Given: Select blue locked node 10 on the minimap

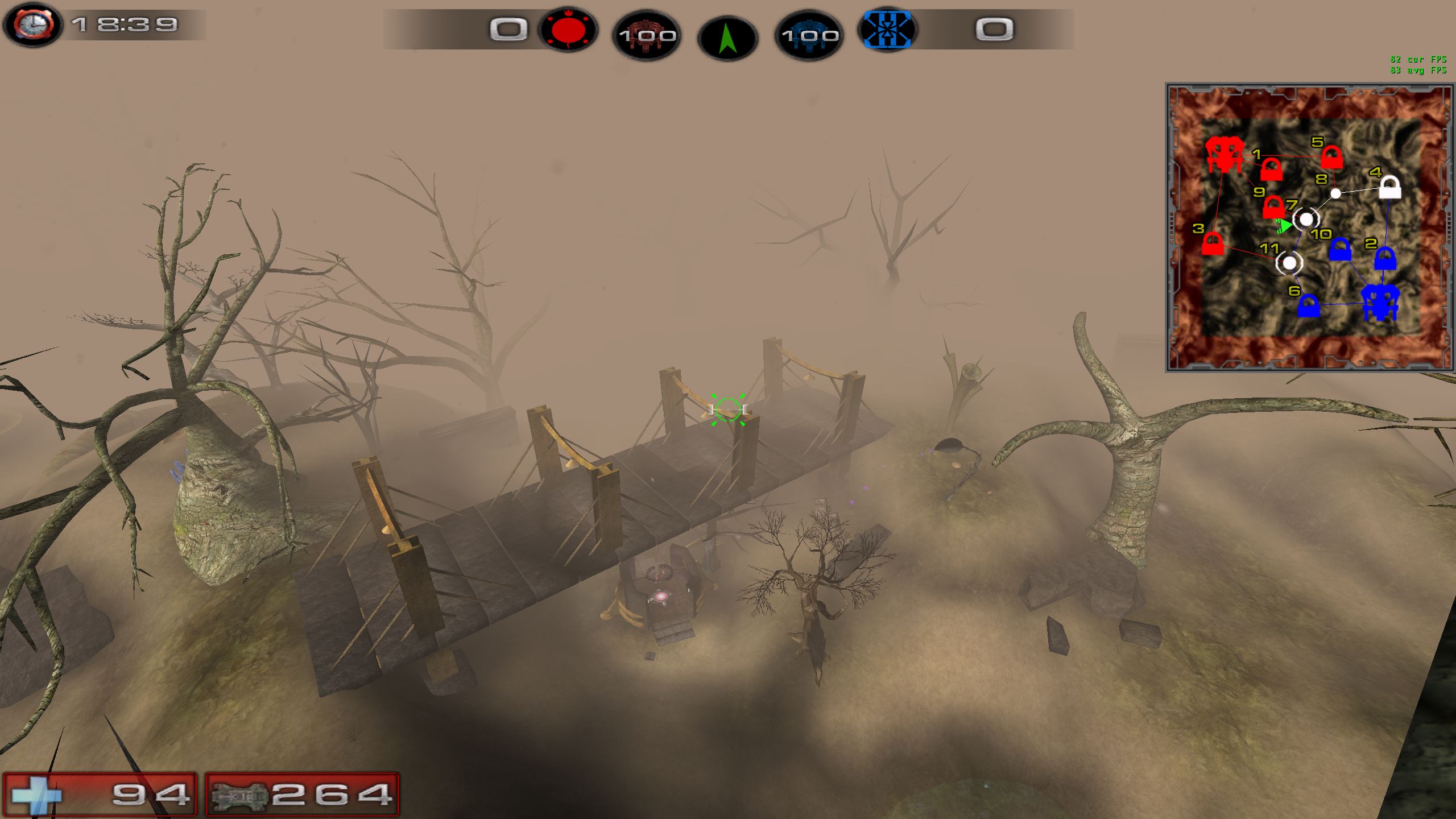Looking at the screenshot, I should click(1340, 250).
